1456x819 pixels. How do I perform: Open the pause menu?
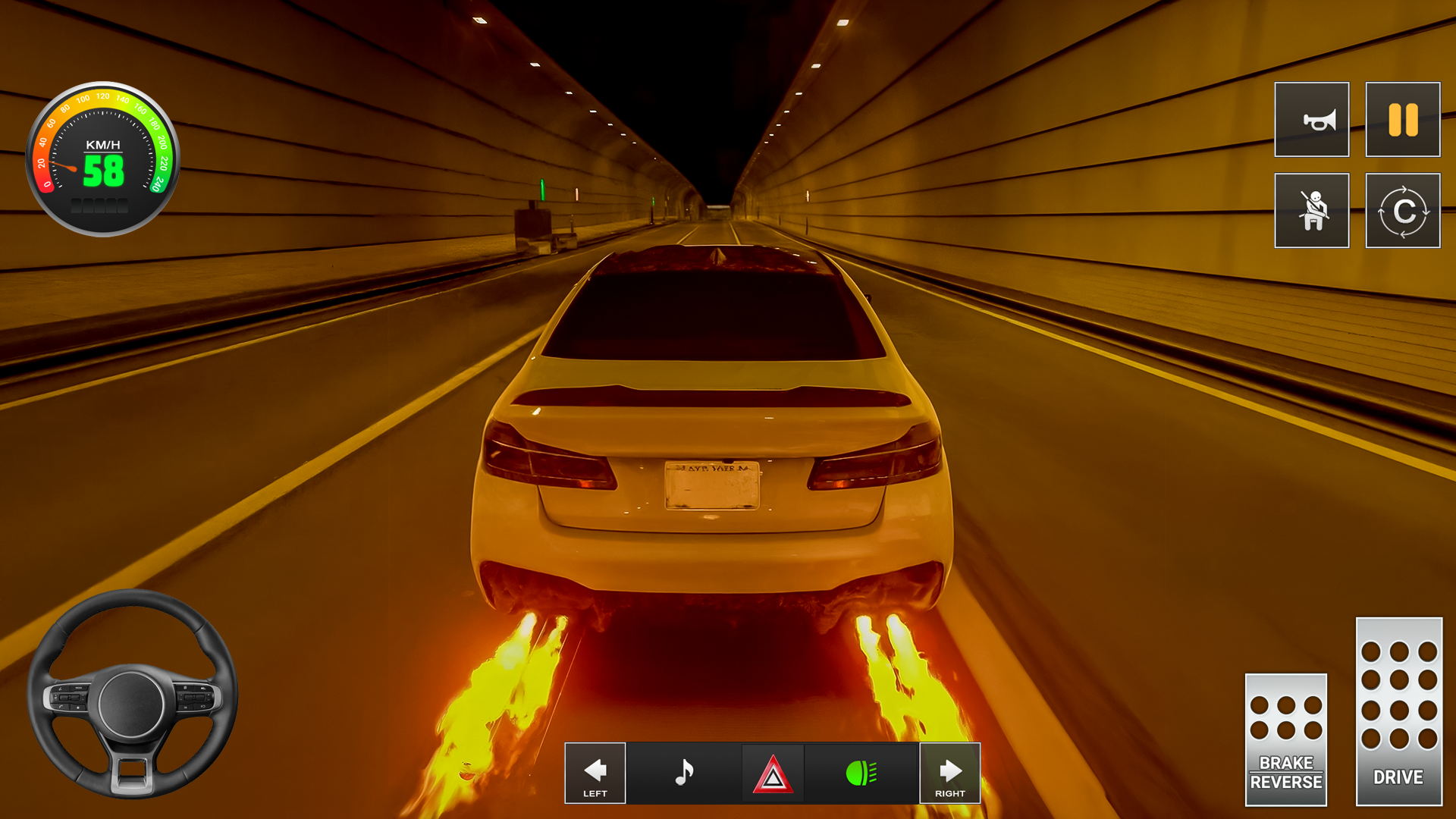[1402, 120]
